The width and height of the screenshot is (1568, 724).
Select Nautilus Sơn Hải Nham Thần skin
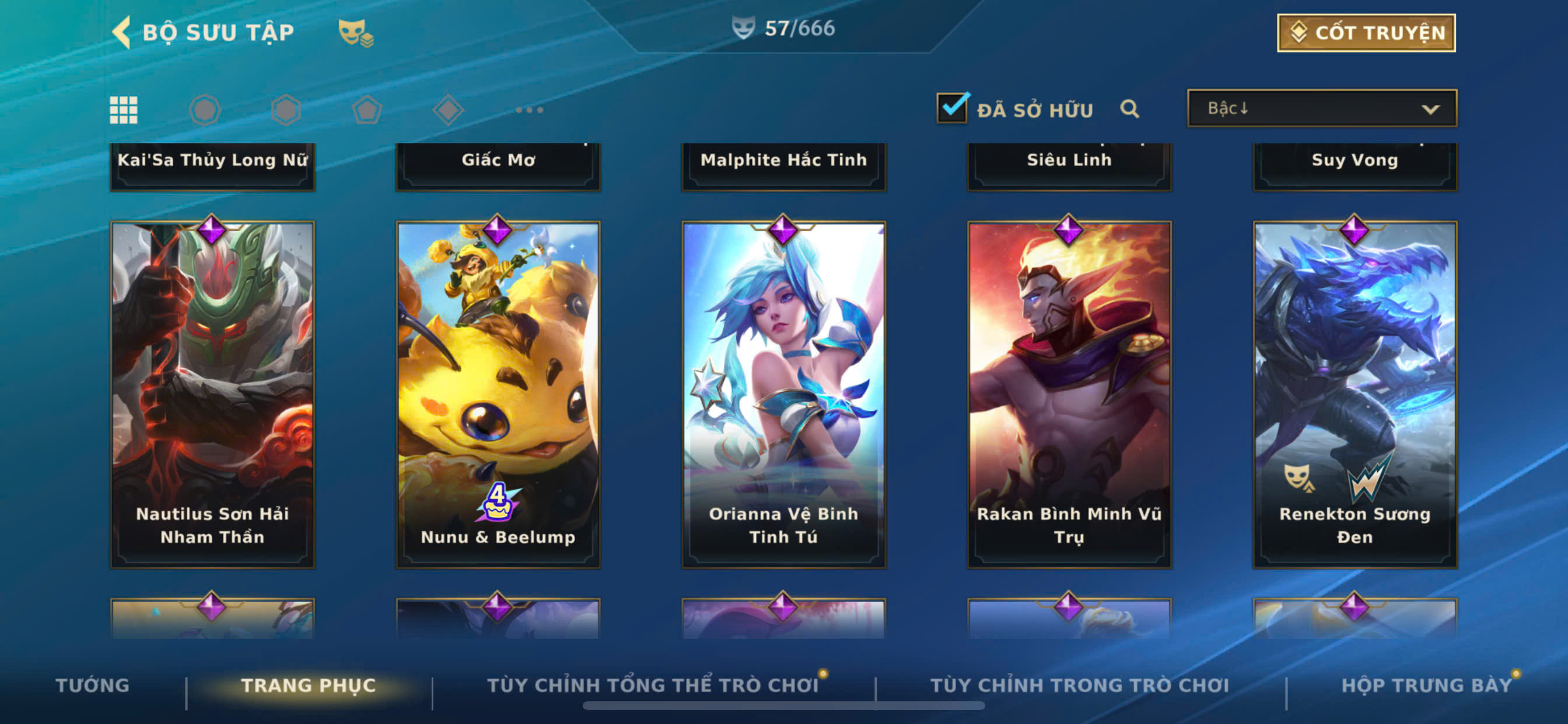click(x=212, y=394)
